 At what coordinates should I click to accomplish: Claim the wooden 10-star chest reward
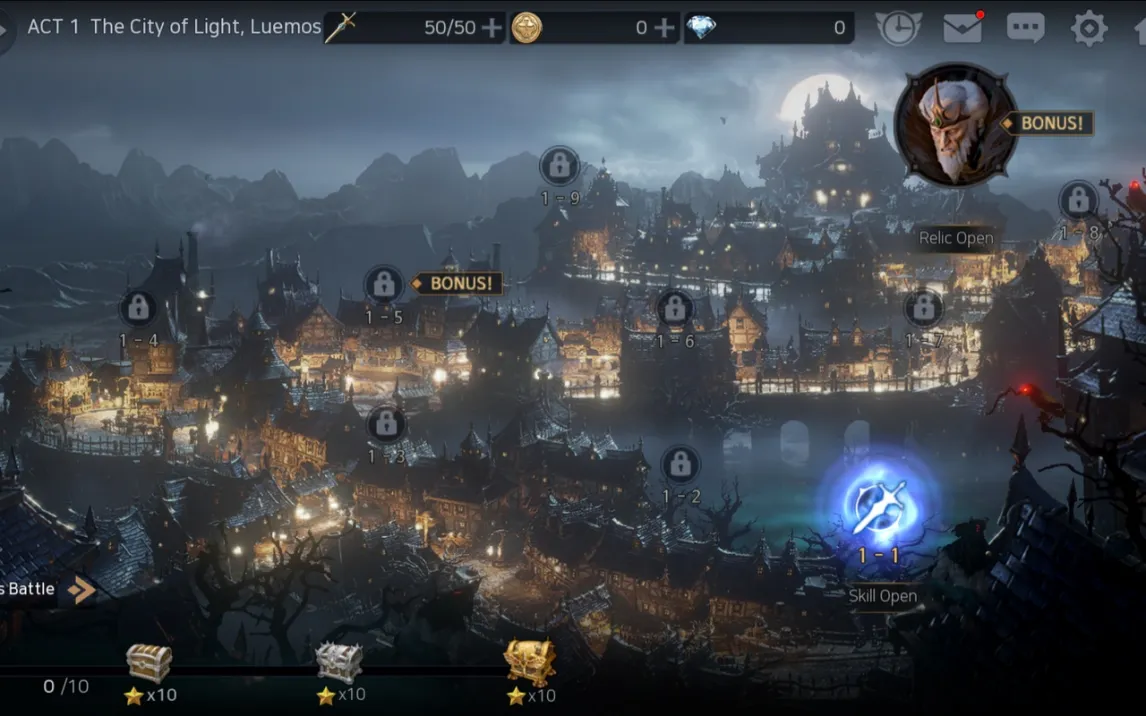pyautogui.click(x=149, y=663)
